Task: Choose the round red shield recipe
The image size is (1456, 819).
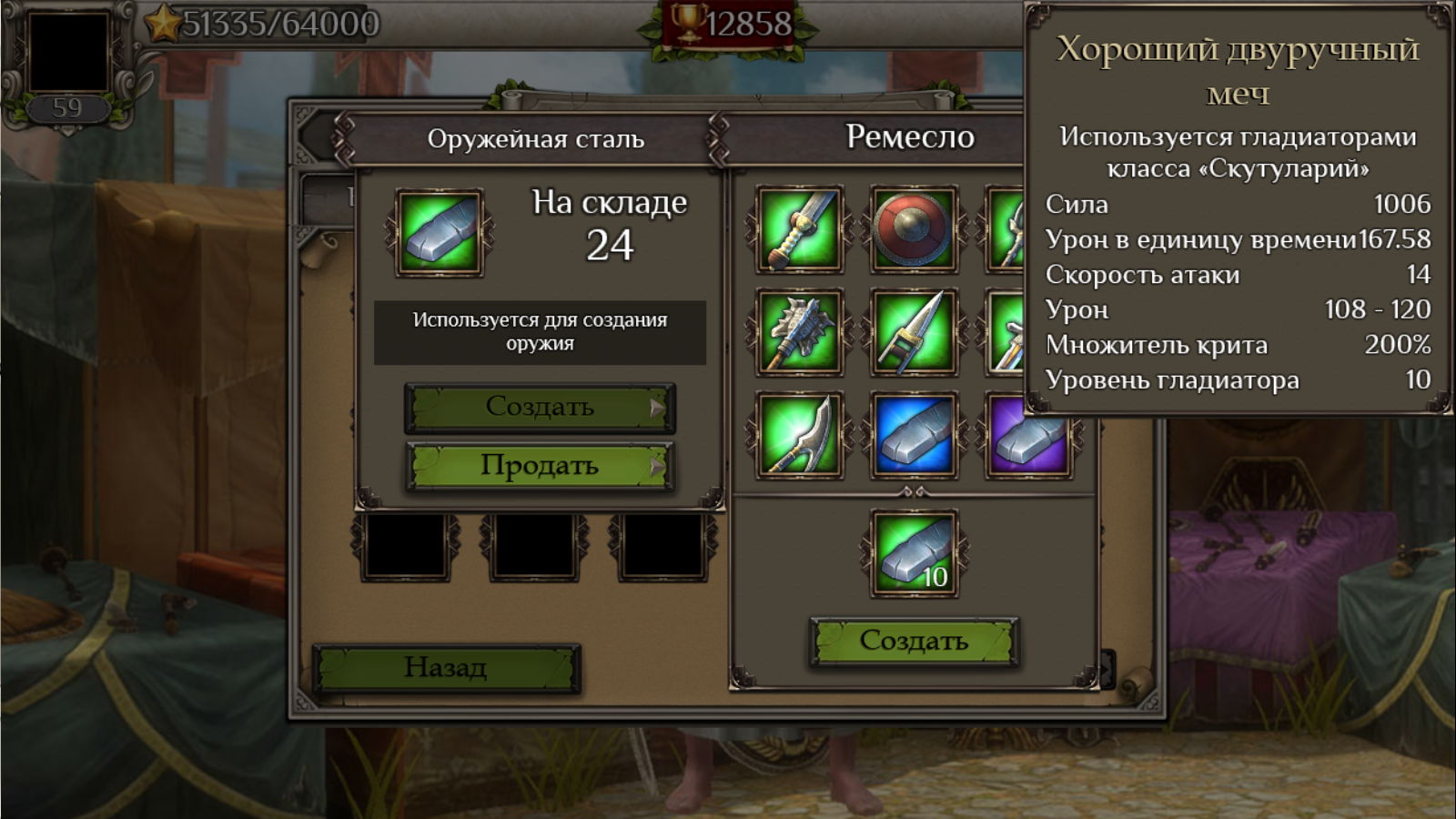Action: click(x=914, y=229)
